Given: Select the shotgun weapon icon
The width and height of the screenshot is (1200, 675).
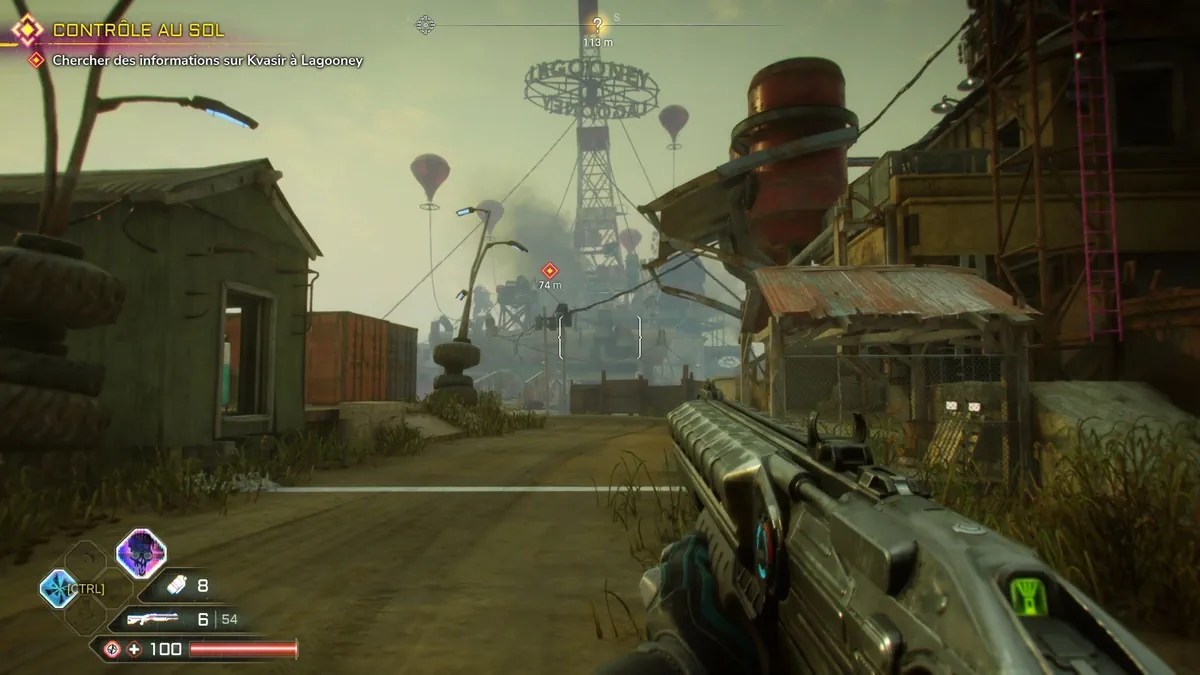Looking at the screenshot, I should click(x=153, y=619).
